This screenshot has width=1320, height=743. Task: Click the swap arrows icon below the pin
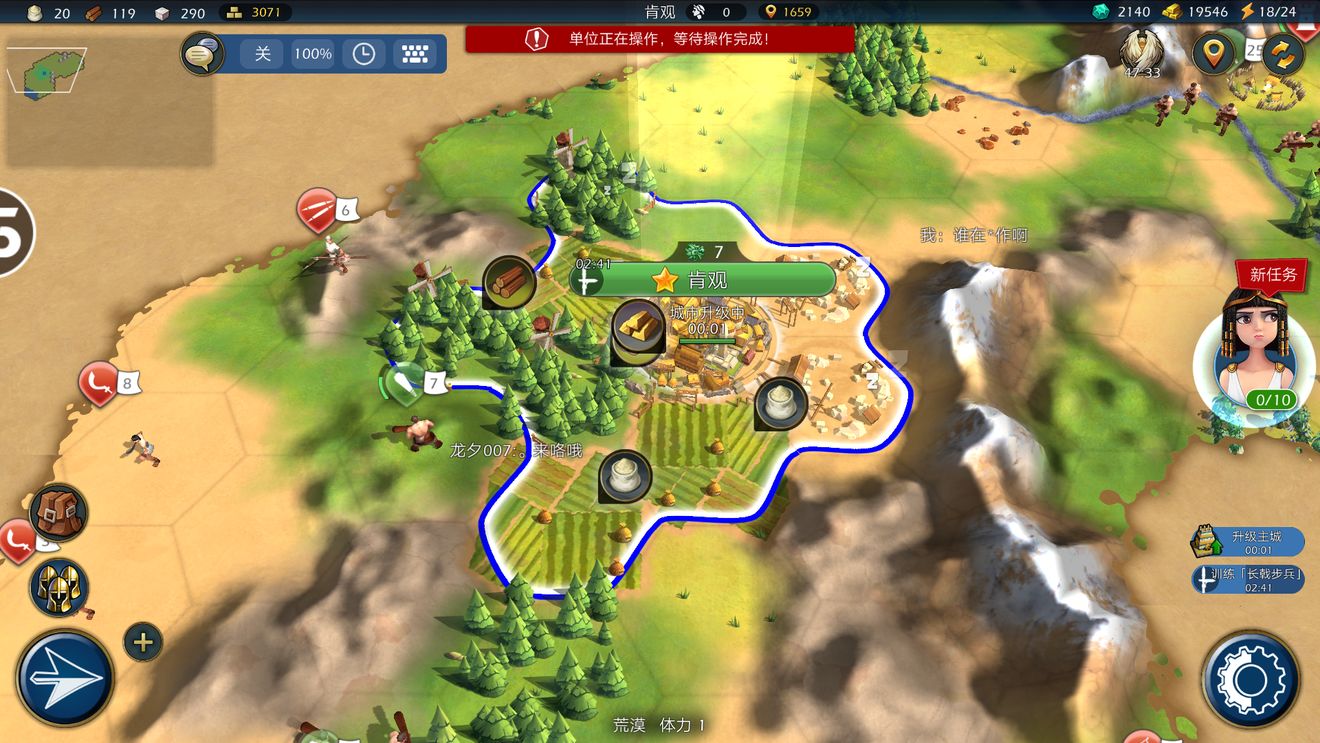[1284, 54]
